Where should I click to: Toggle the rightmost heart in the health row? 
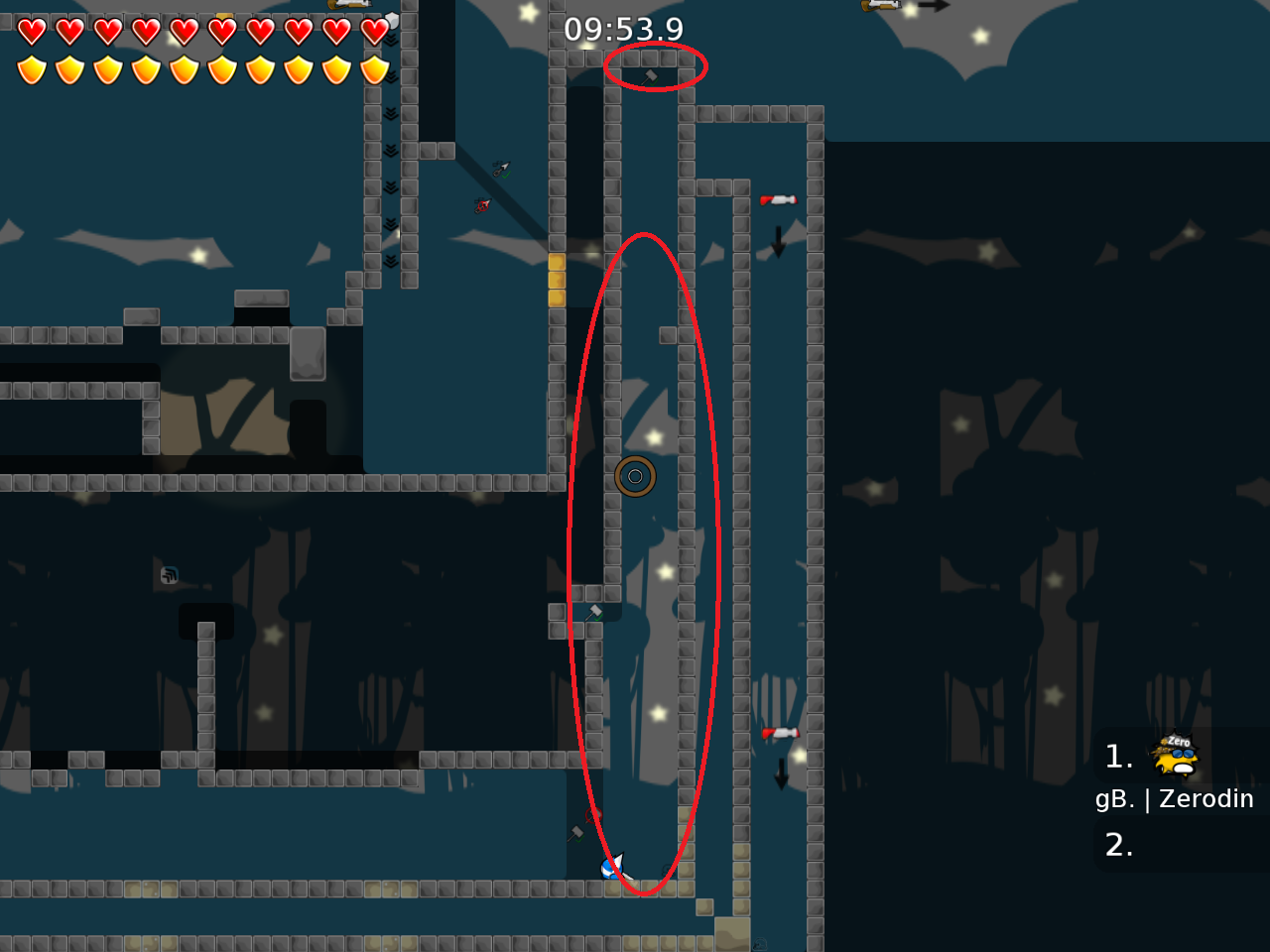pyautogui.click(x=372, y=31)
